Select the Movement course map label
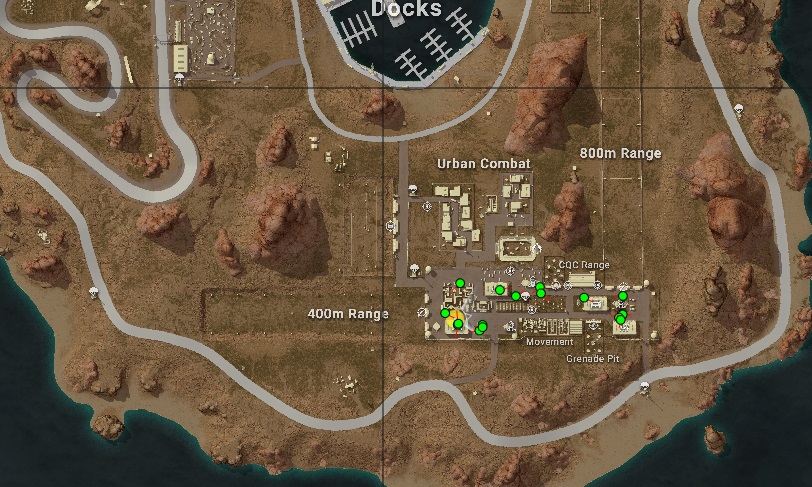Viewport: 812px width, 487px height. tap(550, 342)
